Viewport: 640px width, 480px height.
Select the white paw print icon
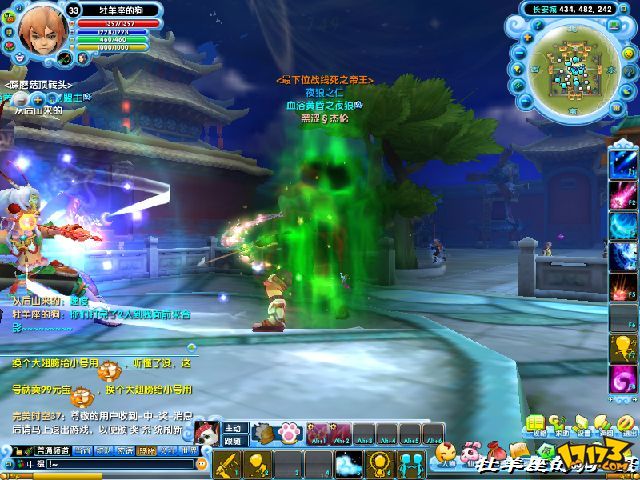click(291, 434)
